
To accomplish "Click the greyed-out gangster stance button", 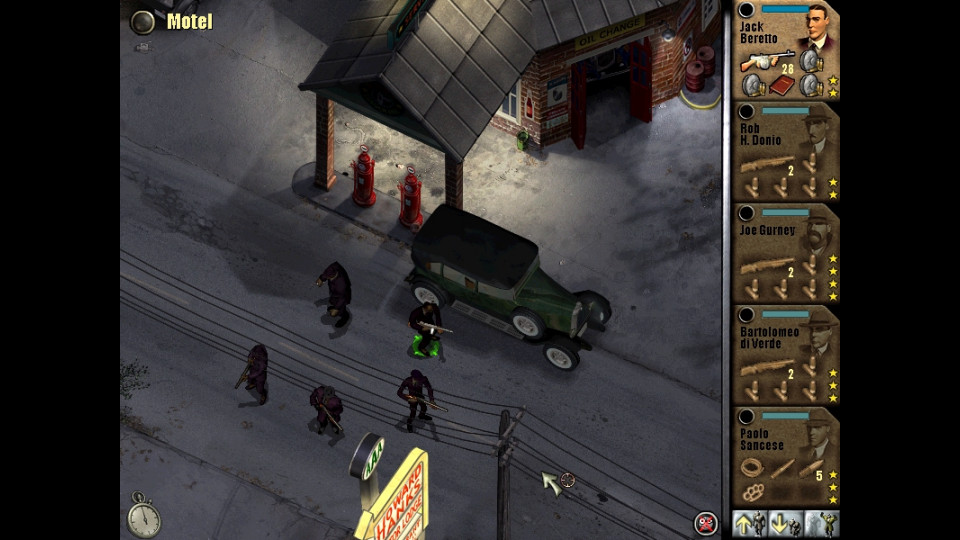I will [822, 523].
